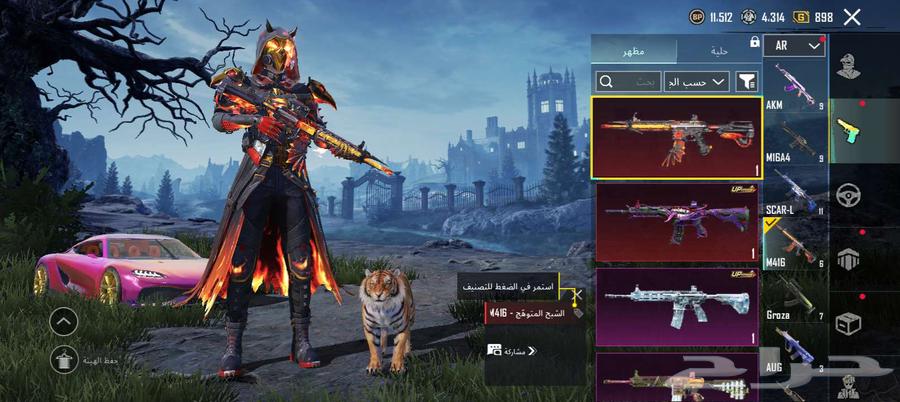Open the skin filter funnel button
The height and width of the screenshot is (402, 900).
pos(747,82)
